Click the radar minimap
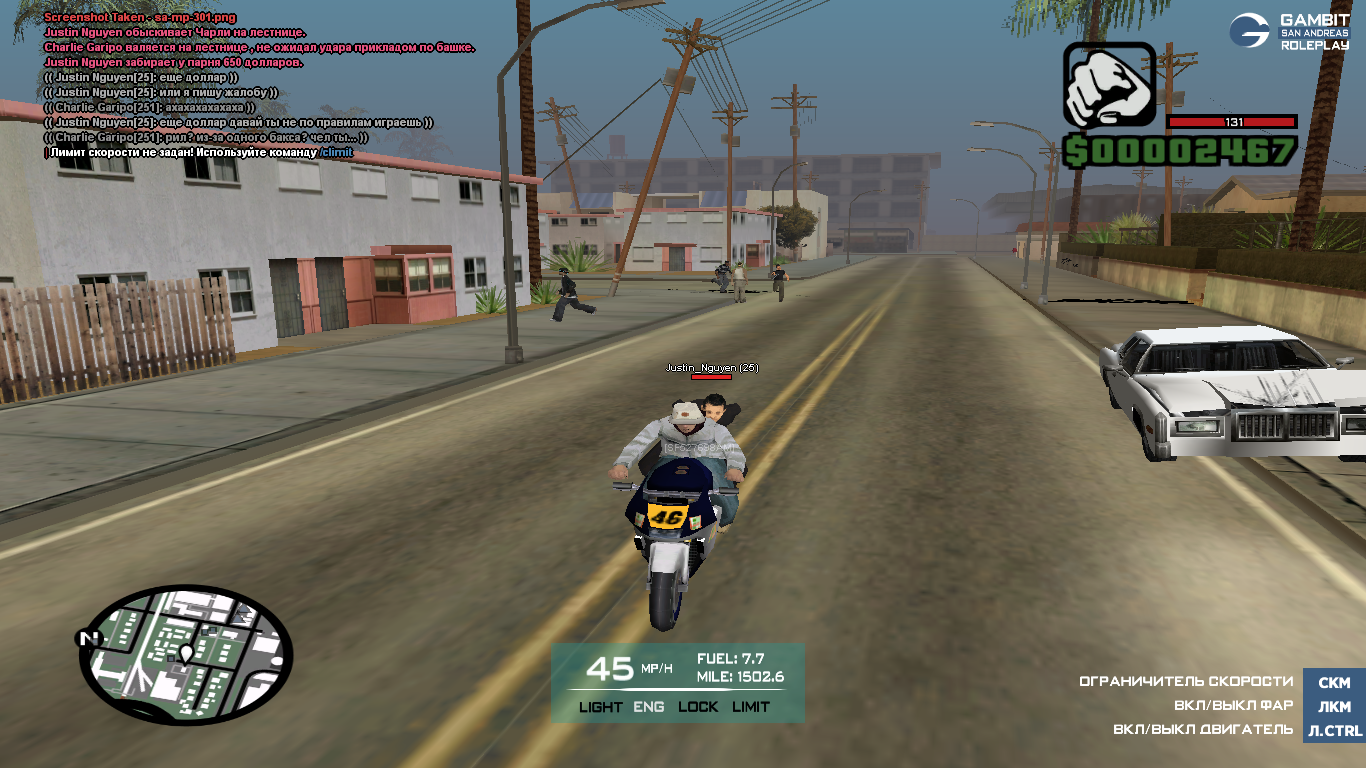The height and width of the screenshot is (768, 1366). click(x=186, y=655)
